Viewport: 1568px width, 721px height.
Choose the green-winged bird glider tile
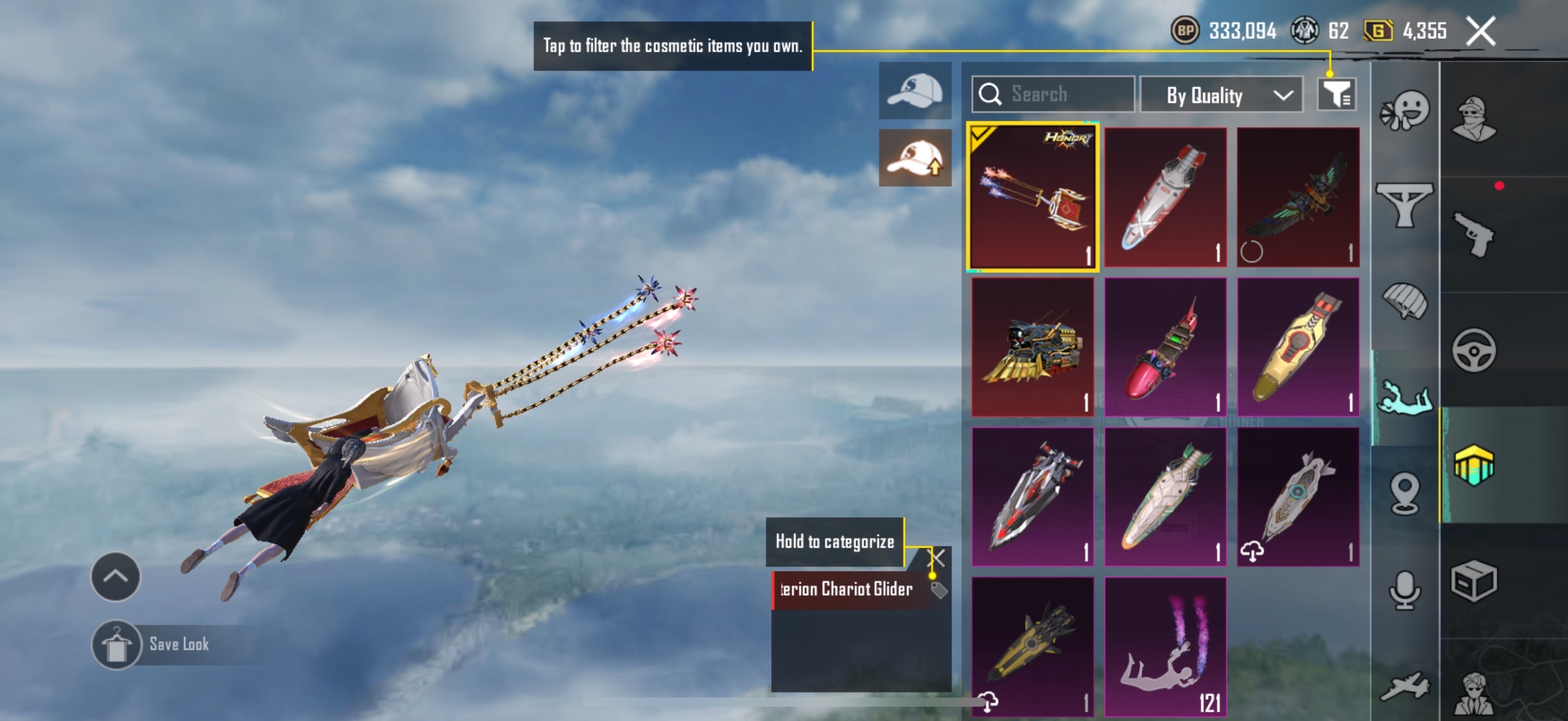(1298, 197)
